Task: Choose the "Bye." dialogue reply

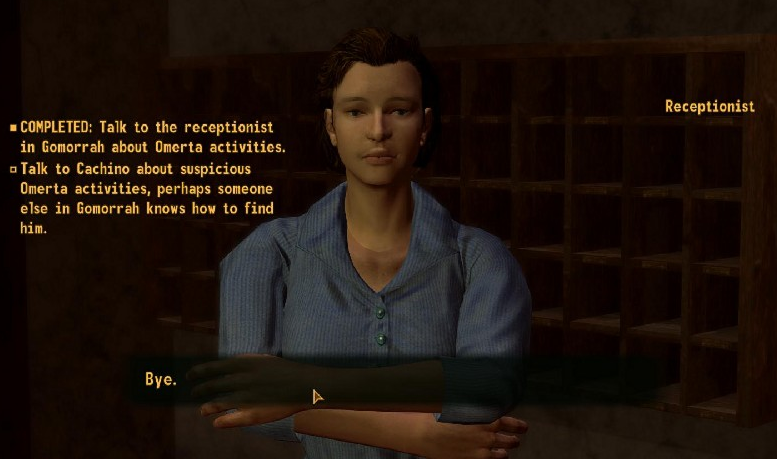Action: coord(161,380)
